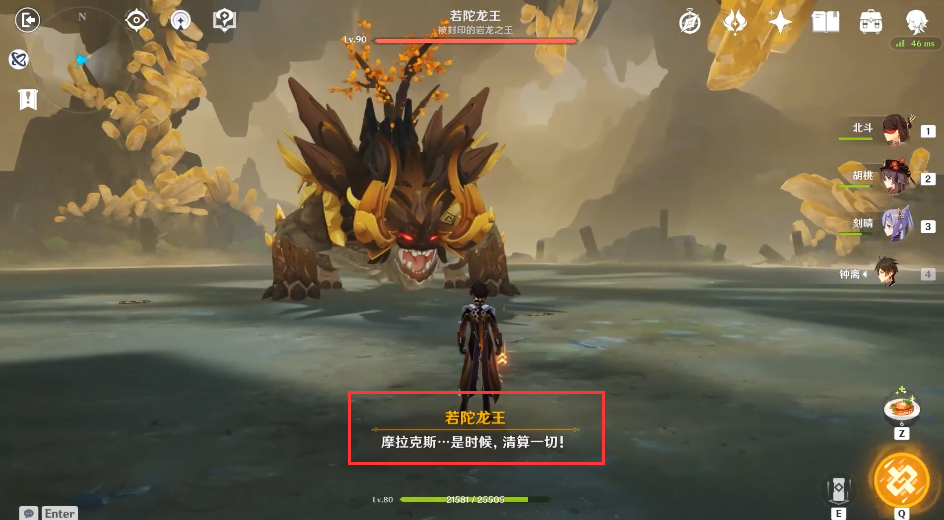Activate the eye-shaped elemental sight icon
944x520 pixels.
coord(137,20)
